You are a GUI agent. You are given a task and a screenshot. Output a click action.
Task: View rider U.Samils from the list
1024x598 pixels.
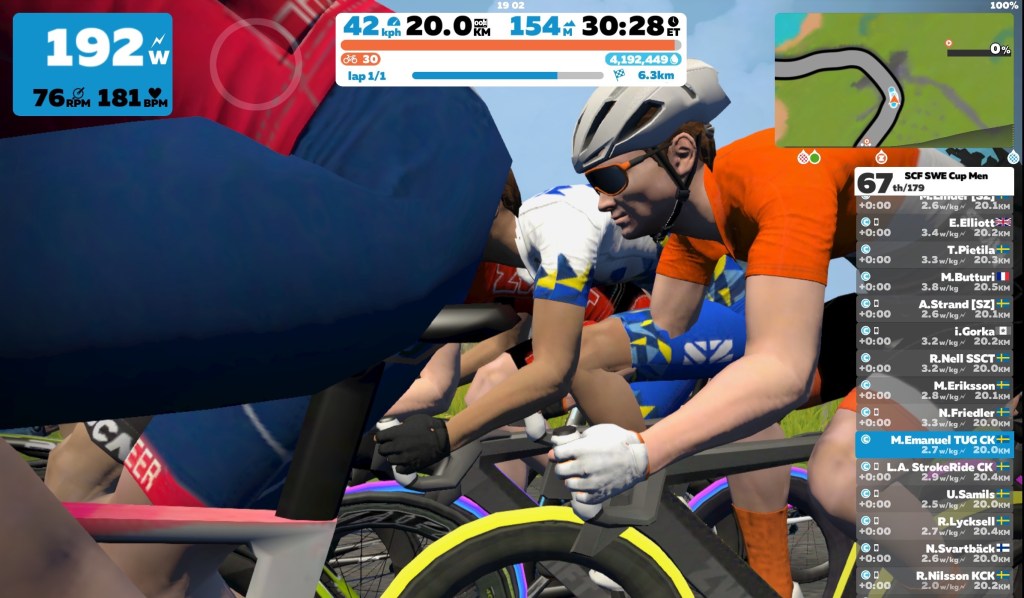click(x=934, y=499)
